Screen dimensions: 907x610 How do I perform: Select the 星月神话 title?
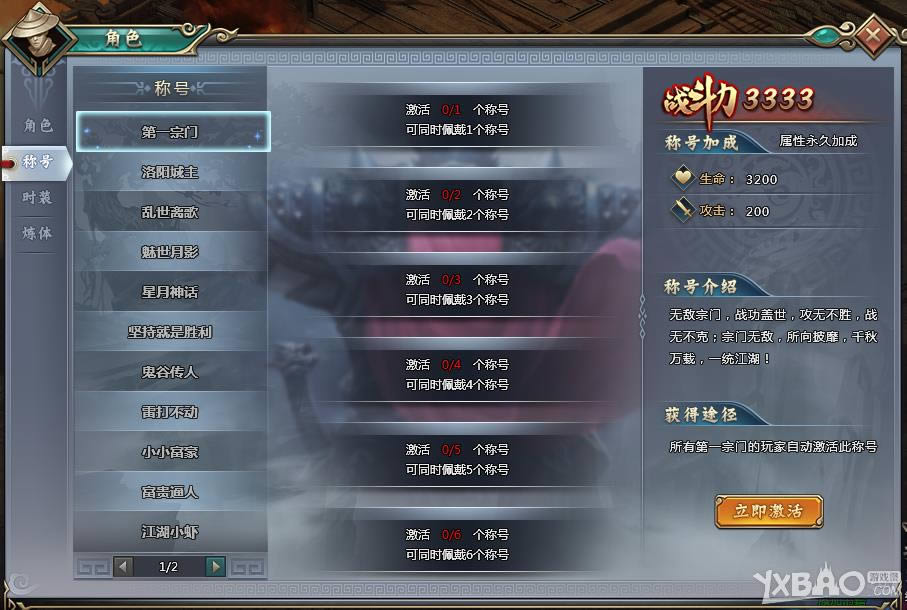[170, 292]
